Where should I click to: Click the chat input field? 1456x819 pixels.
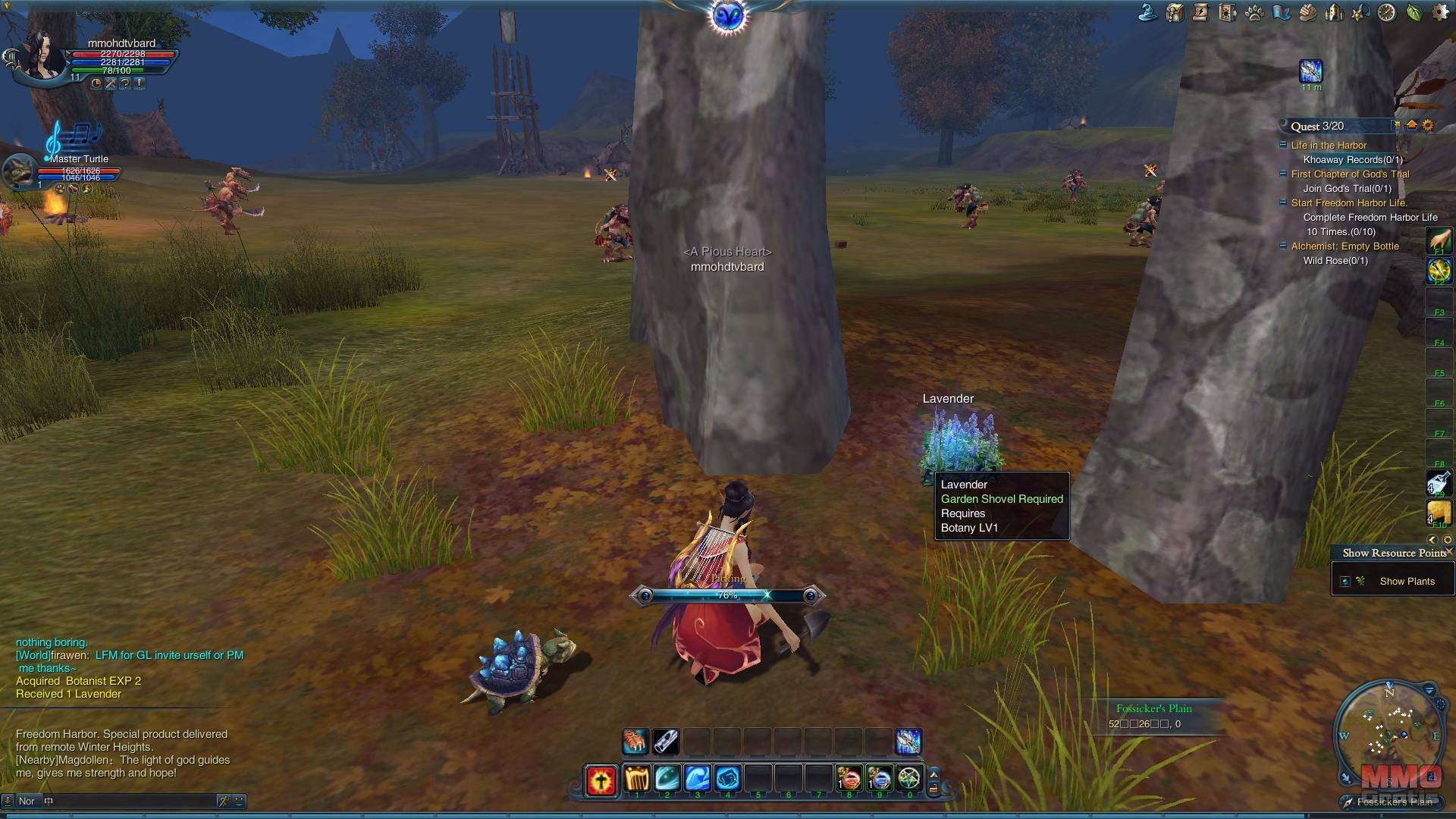point(129,801)
